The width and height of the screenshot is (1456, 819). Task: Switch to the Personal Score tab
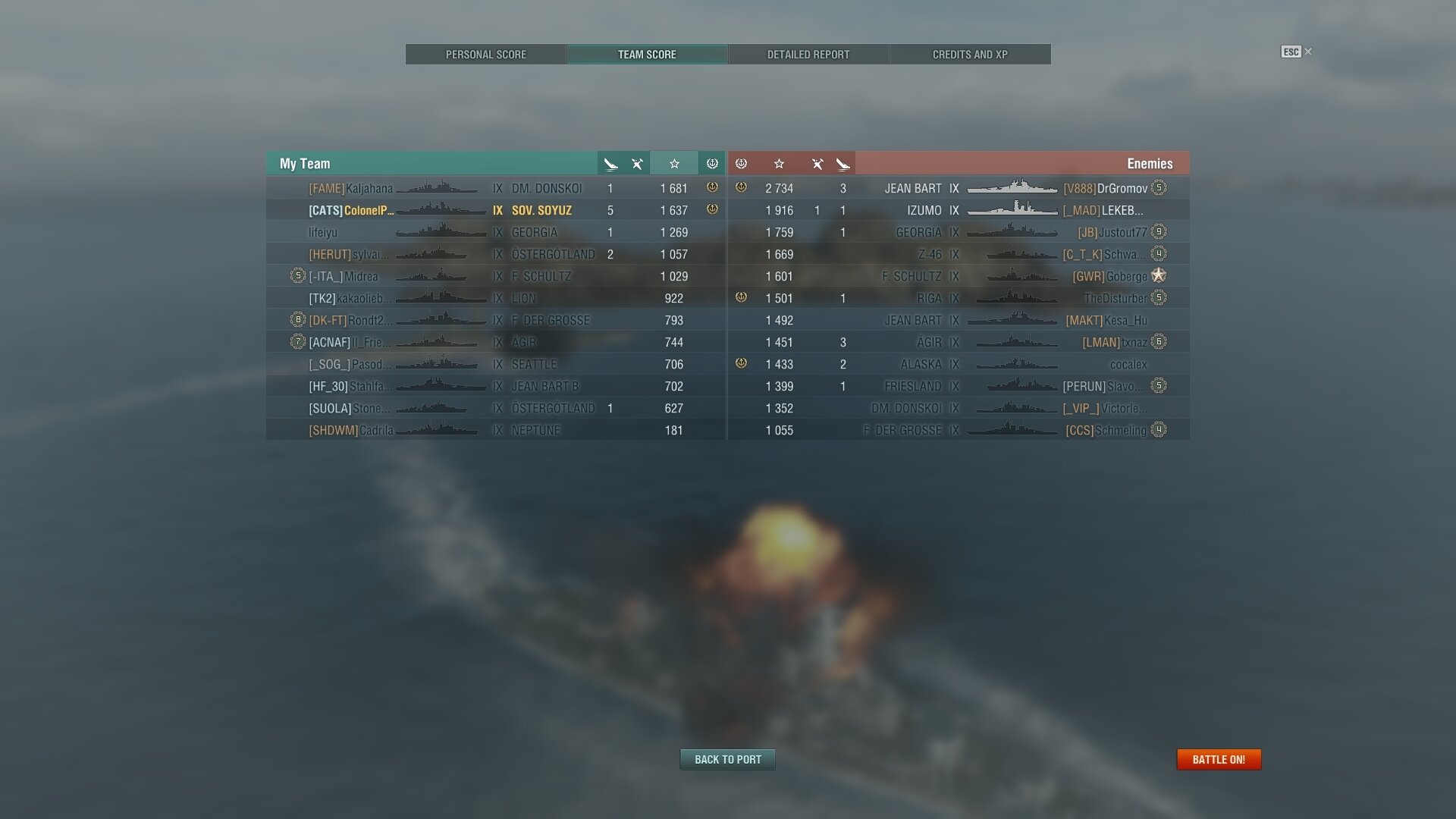(x=485, y=55)
